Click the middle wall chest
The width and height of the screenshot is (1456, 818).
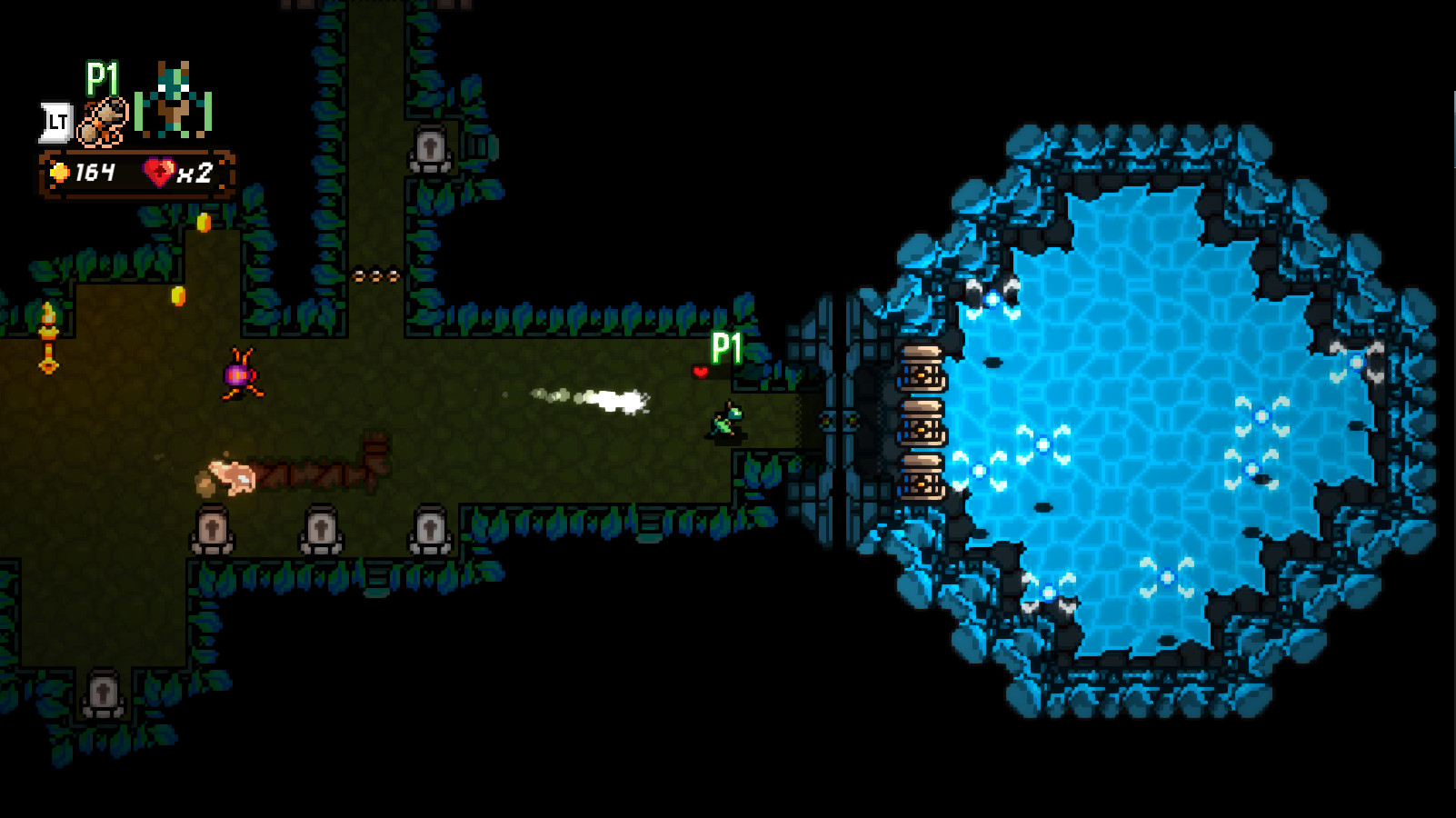click(924, 425)
